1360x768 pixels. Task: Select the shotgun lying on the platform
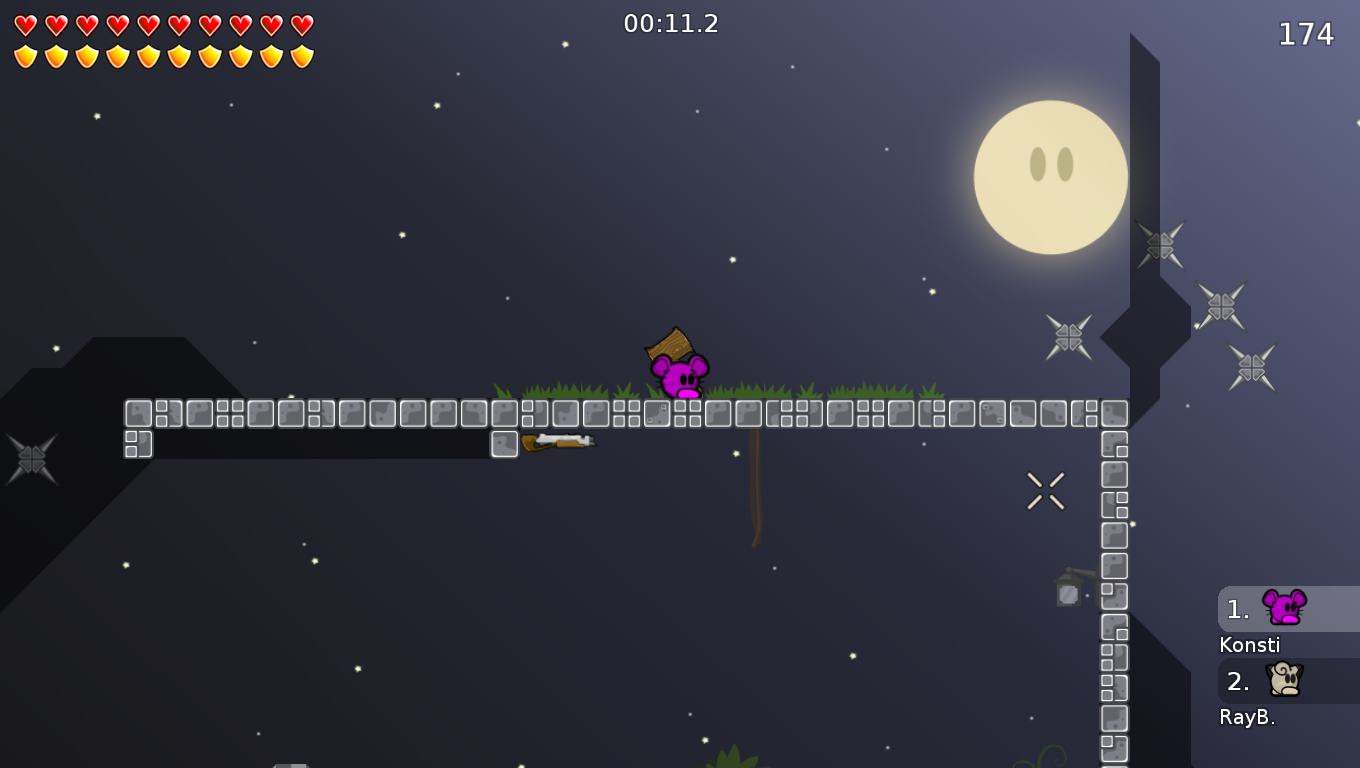click(556, 441)
